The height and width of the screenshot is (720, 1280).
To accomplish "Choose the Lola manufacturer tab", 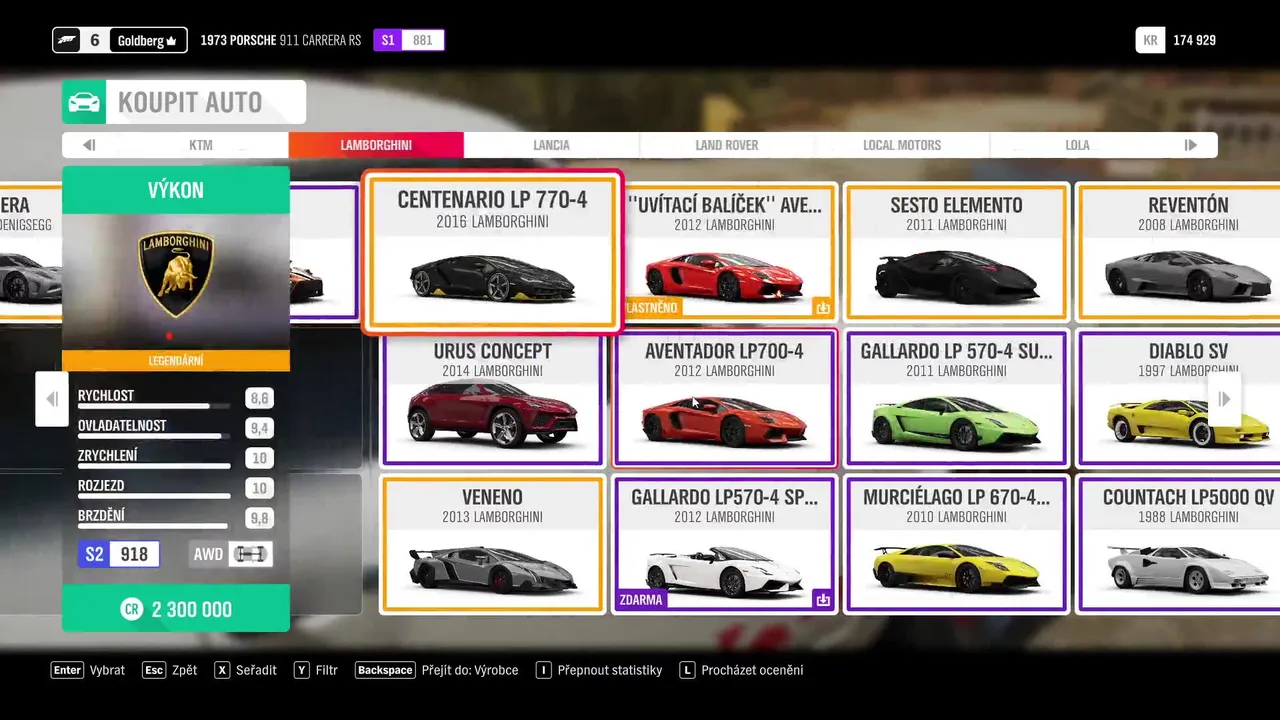I will click(x=1077, y=145).
